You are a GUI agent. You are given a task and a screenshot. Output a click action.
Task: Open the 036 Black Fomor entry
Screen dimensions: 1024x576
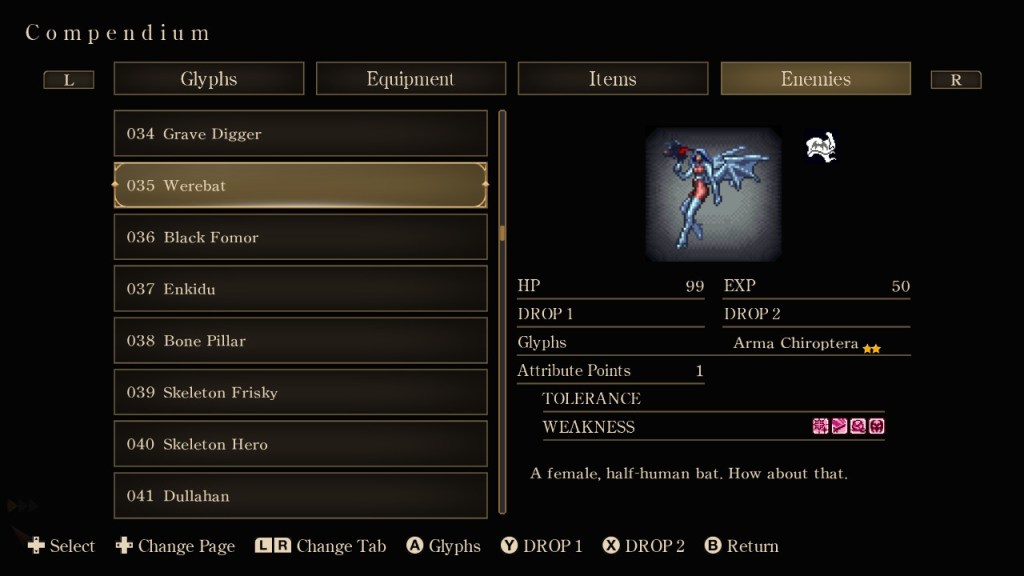tap(301, 238)
